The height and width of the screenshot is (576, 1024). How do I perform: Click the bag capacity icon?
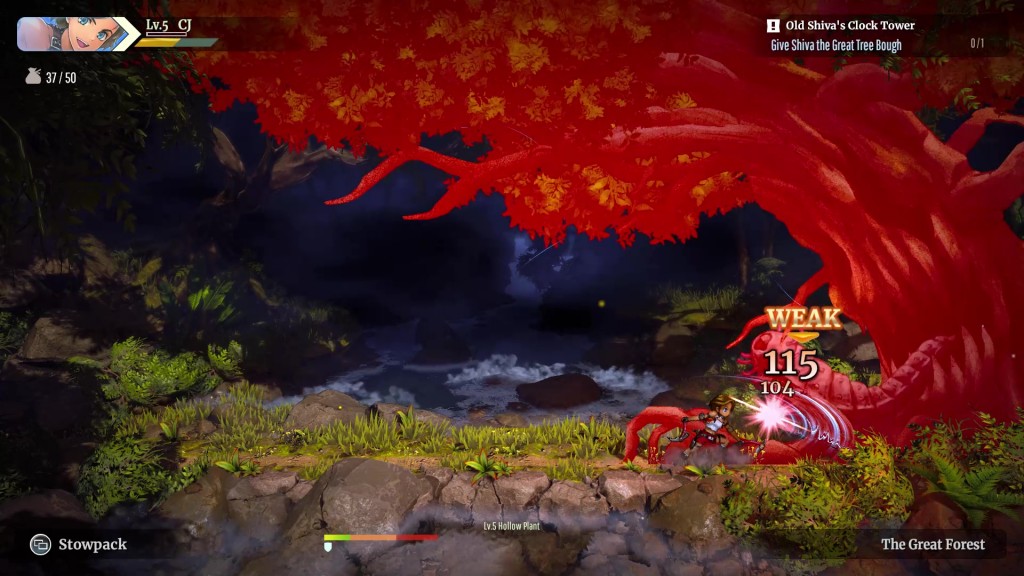click(33, 77)
